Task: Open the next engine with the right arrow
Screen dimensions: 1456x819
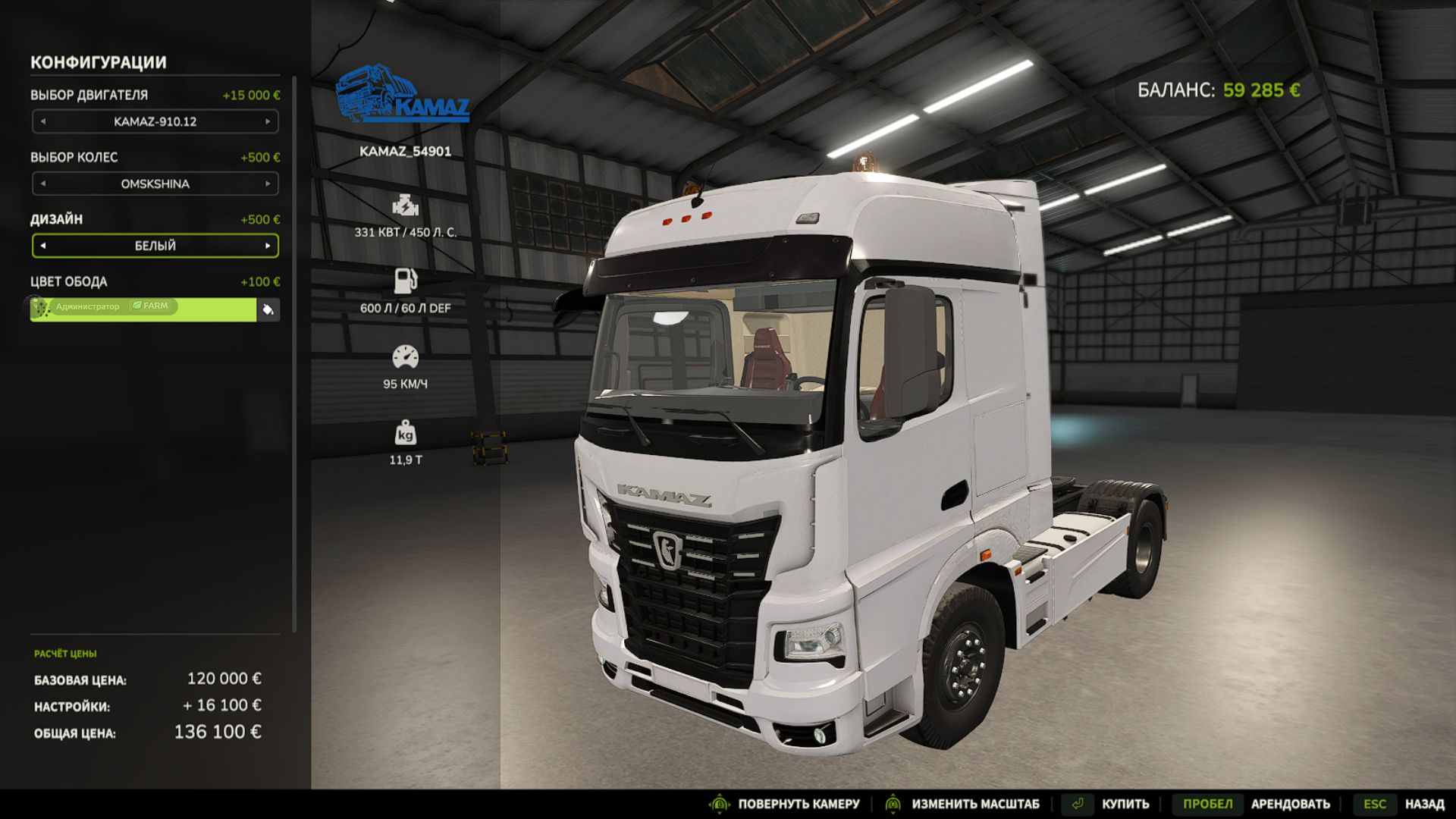Action: (x=269, y=121)
